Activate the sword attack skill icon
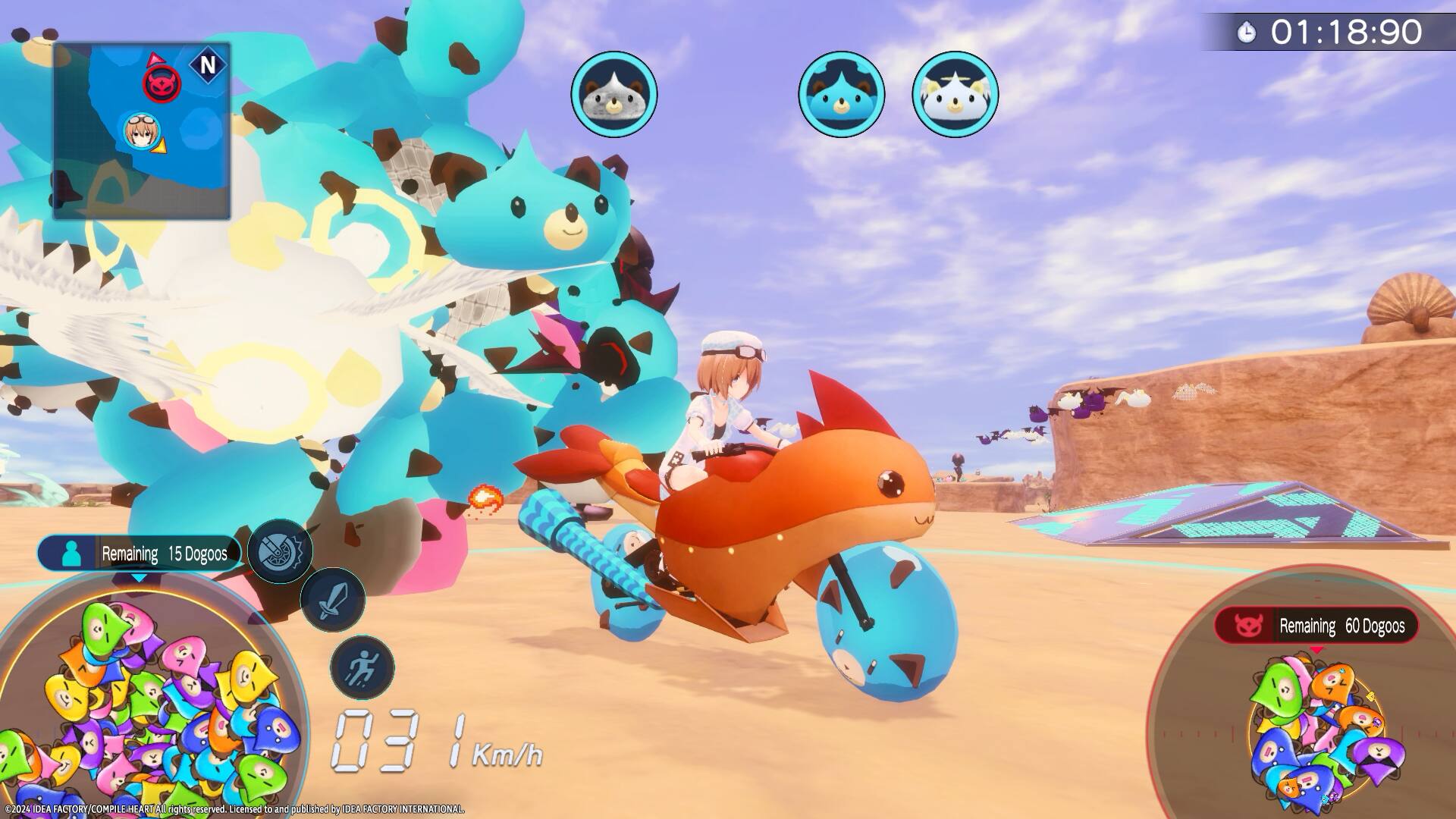This screenshot has height=819, width=1456. point(332,599)
